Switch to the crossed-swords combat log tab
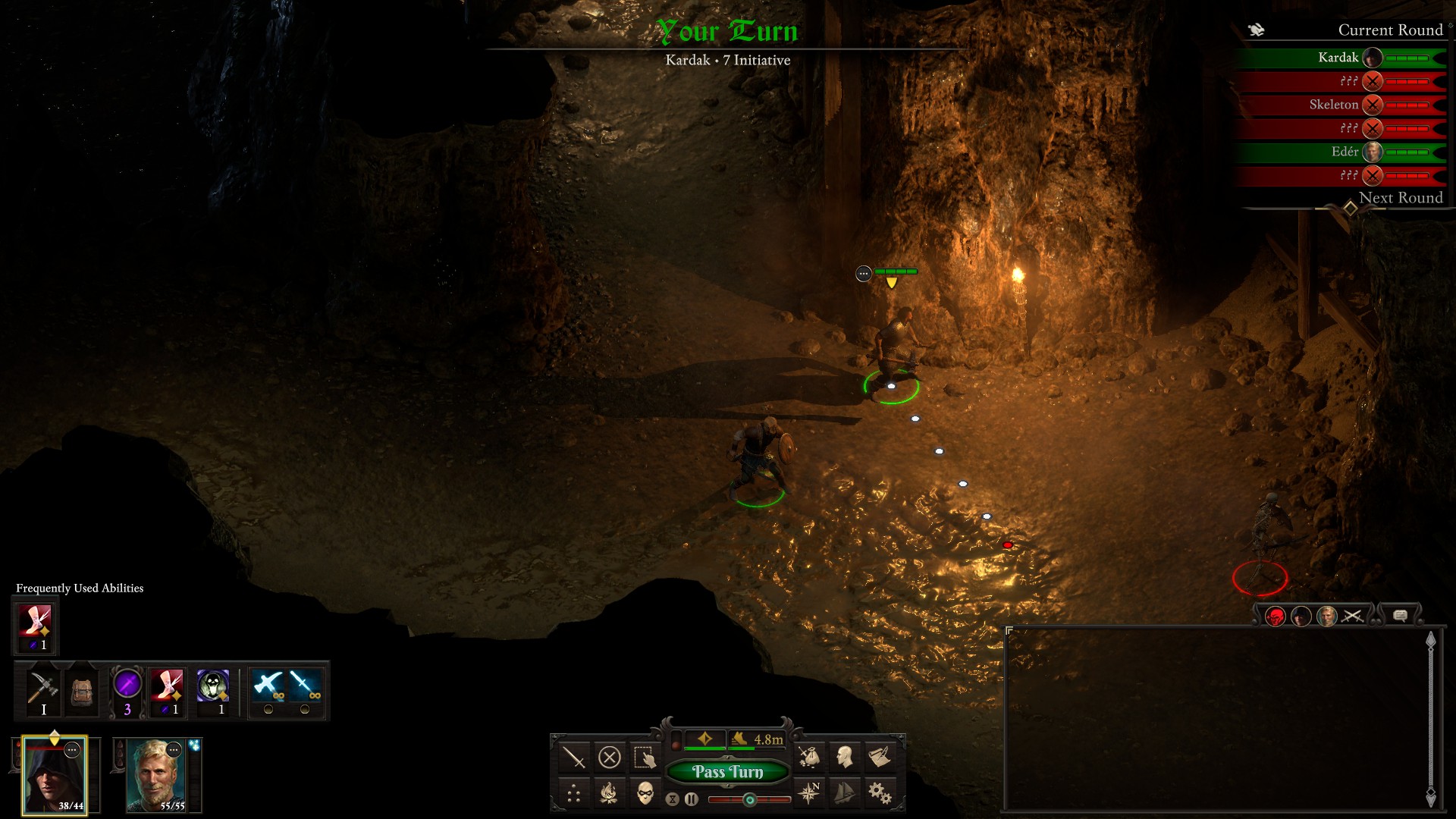Image resolution: width=1456 pixels, height=819 pixels. tap(1353, 616)
